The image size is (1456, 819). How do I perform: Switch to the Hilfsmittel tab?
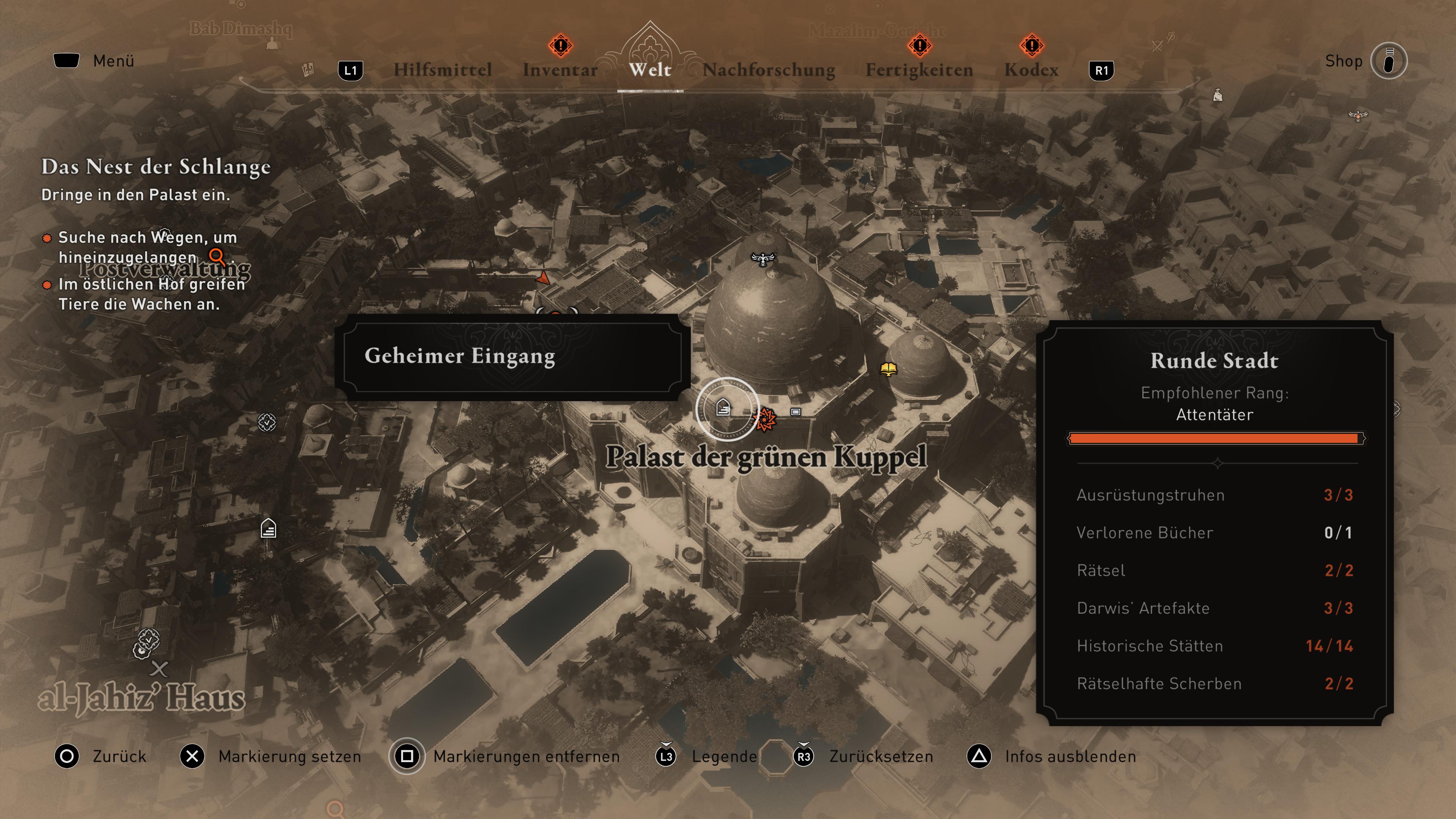[442, 69]
